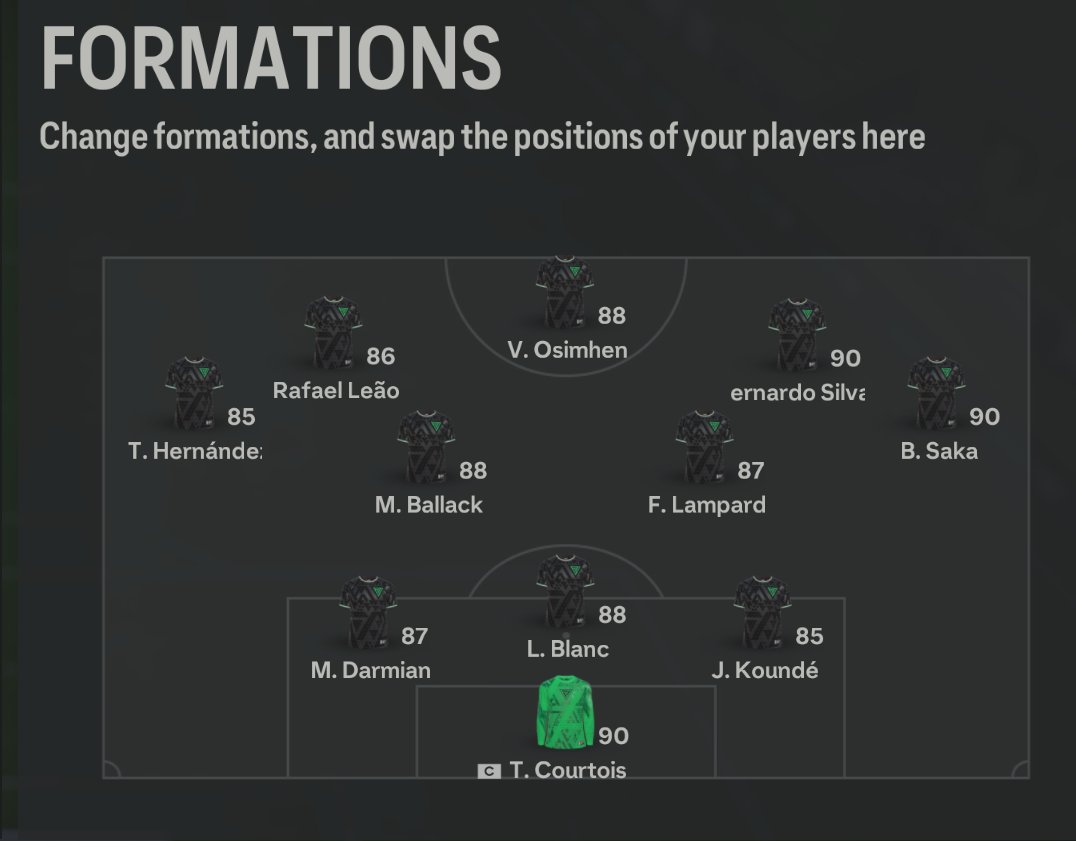
Task: Select striker V. Osimhen's shirt
Action: point(566,292)
